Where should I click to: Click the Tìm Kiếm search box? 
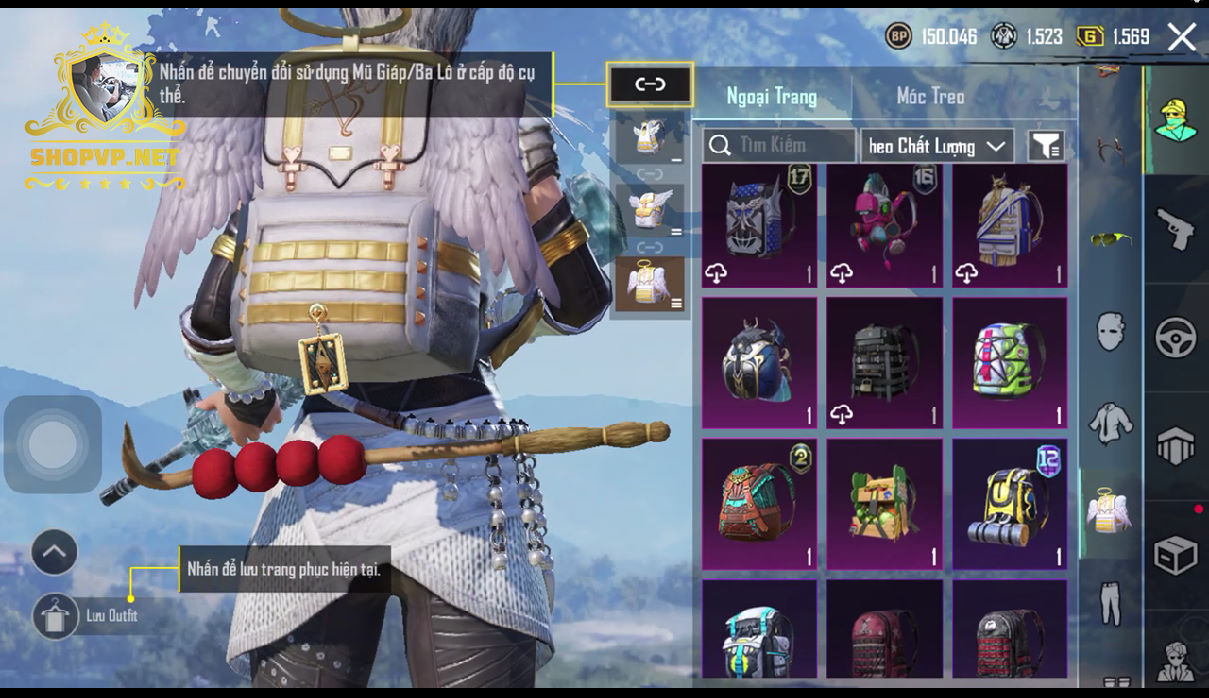tap(779, 146)
